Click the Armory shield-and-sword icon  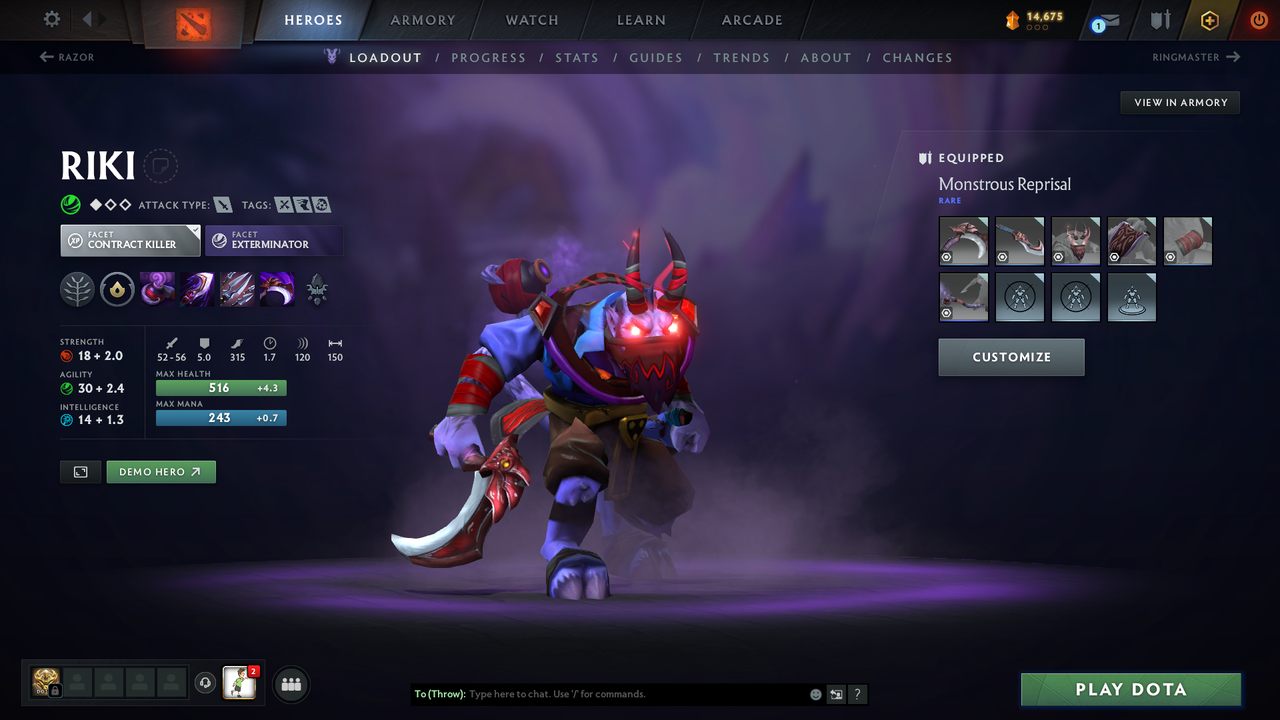coord(1160,20)
